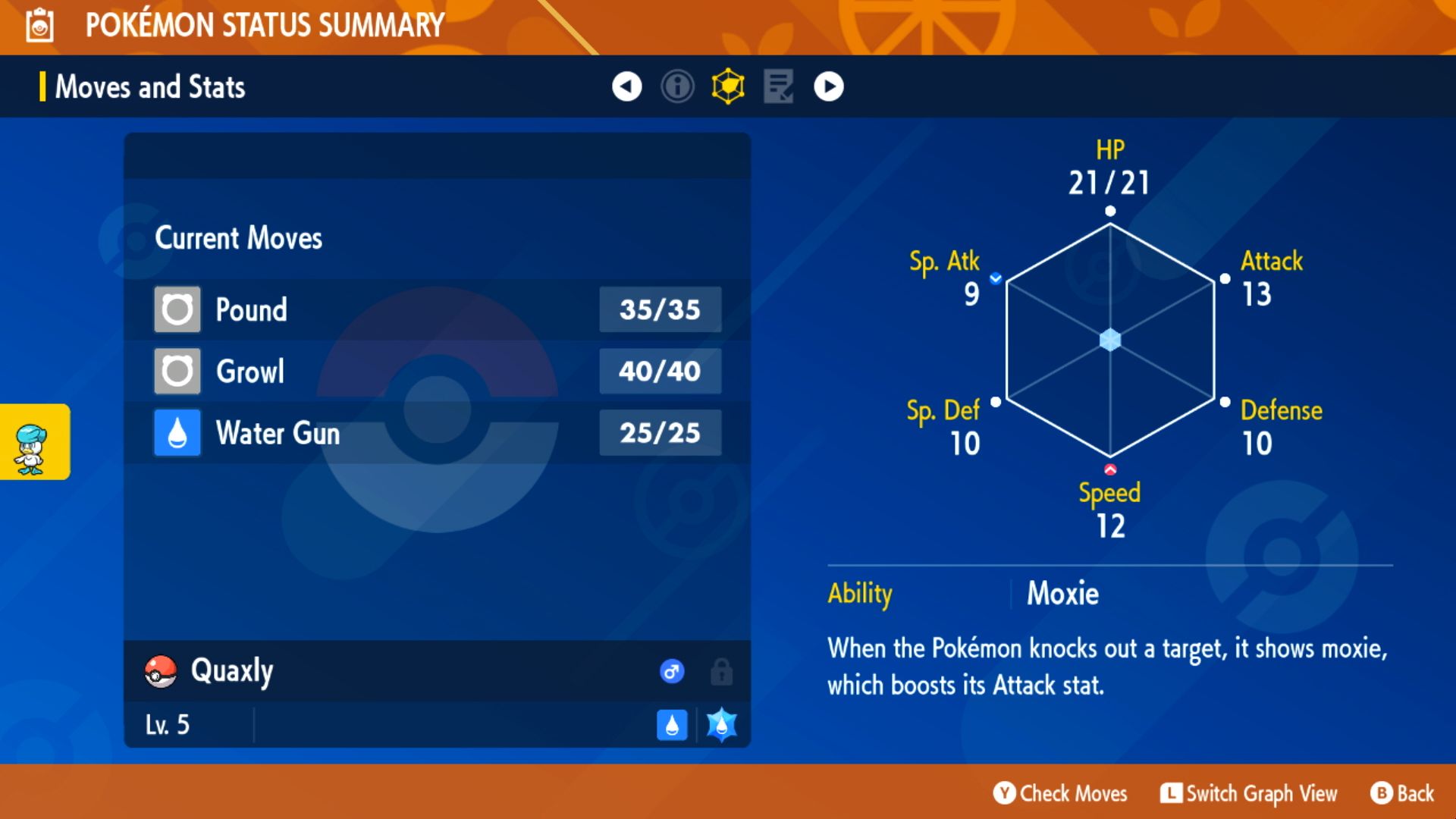Select the stats hexagon graph icon
1456x819 pixels.
tap(727, 86)
